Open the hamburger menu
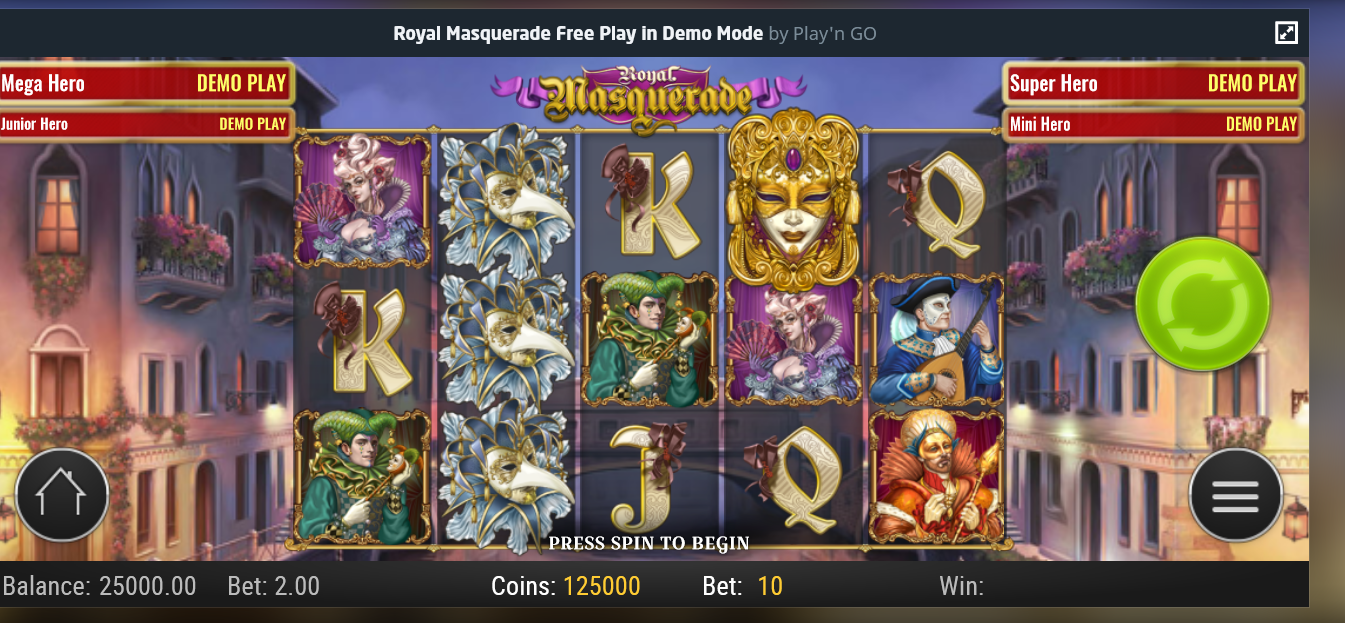 pos(1235,495)
